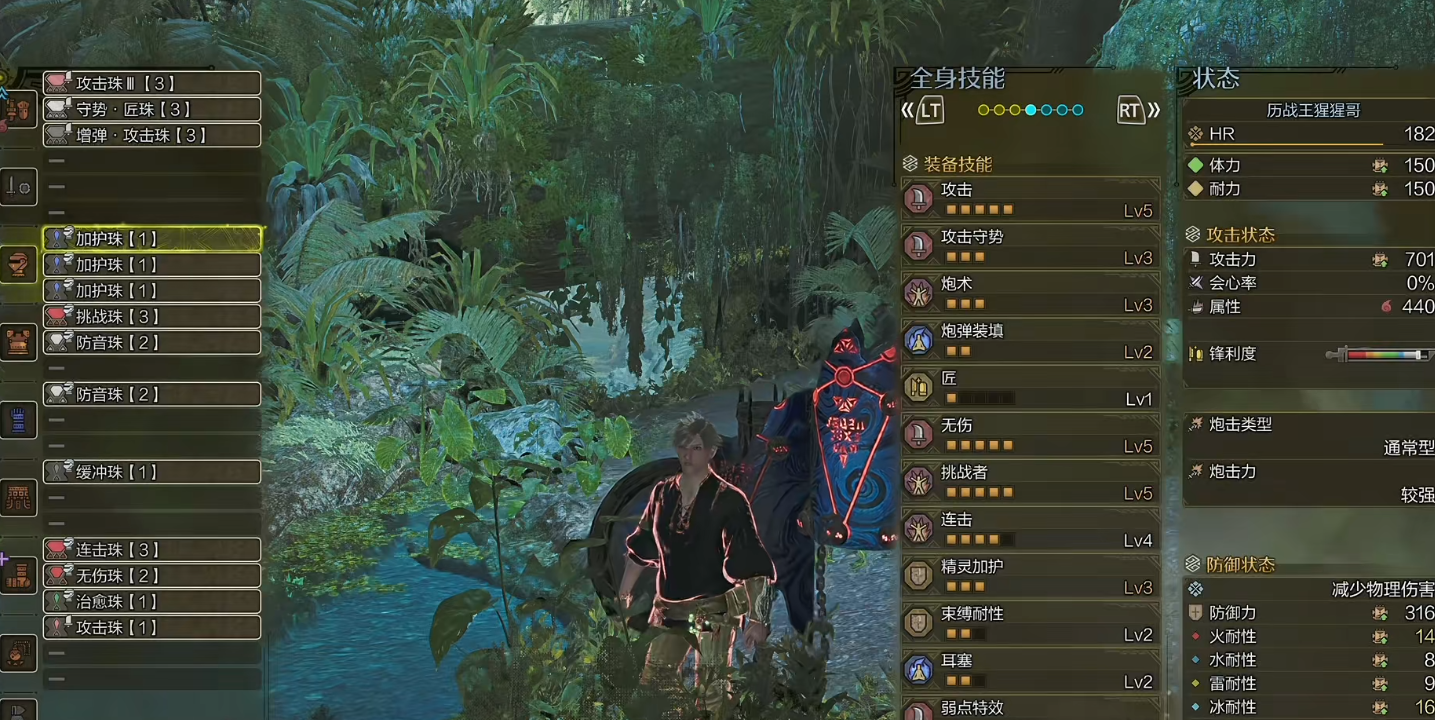Click the 增弹·攻击珠【3】 decoration row

tap(152, 135)
